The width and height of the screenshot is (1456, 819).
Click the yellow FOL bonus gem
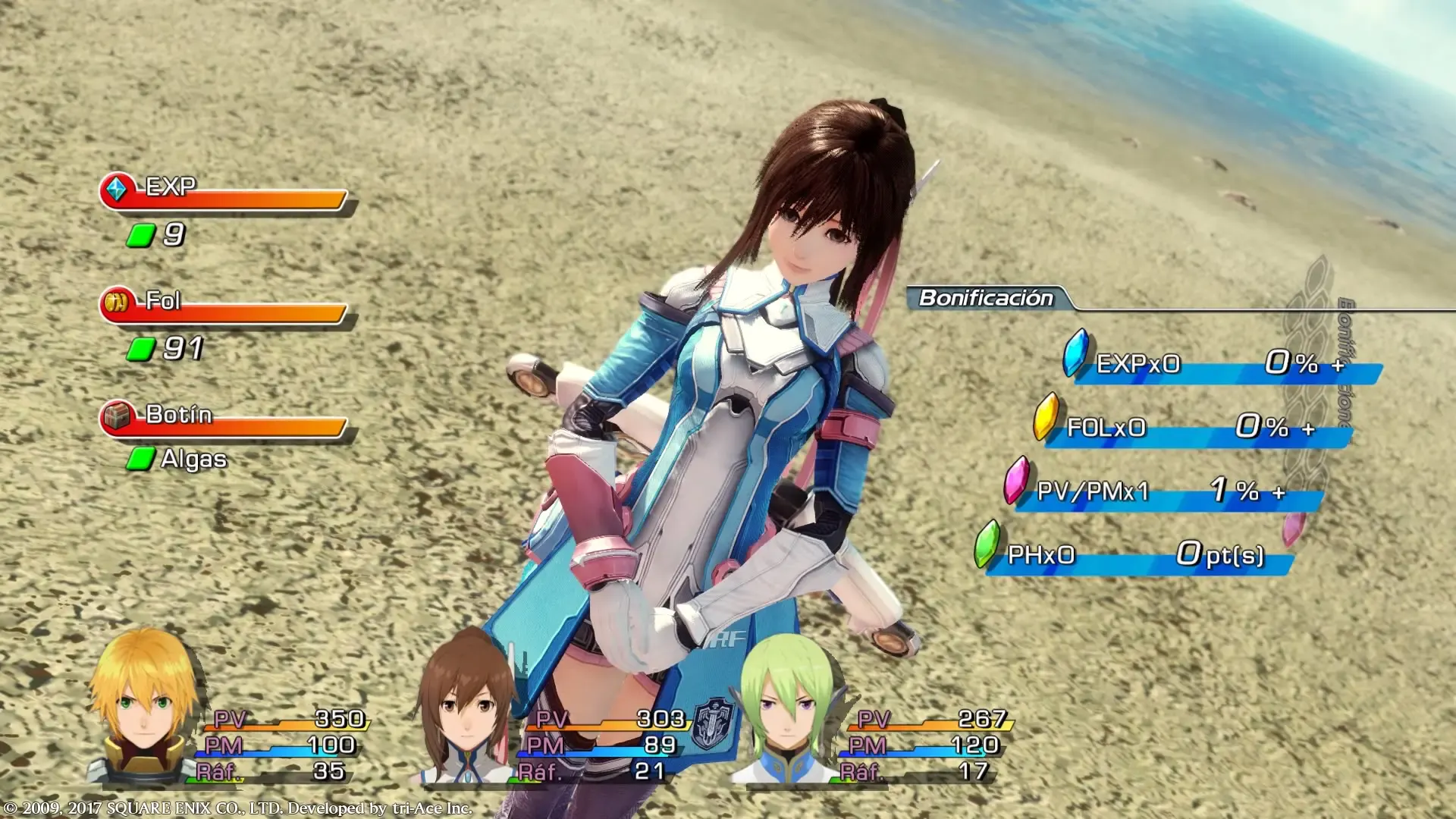(x=1046, y=416)
